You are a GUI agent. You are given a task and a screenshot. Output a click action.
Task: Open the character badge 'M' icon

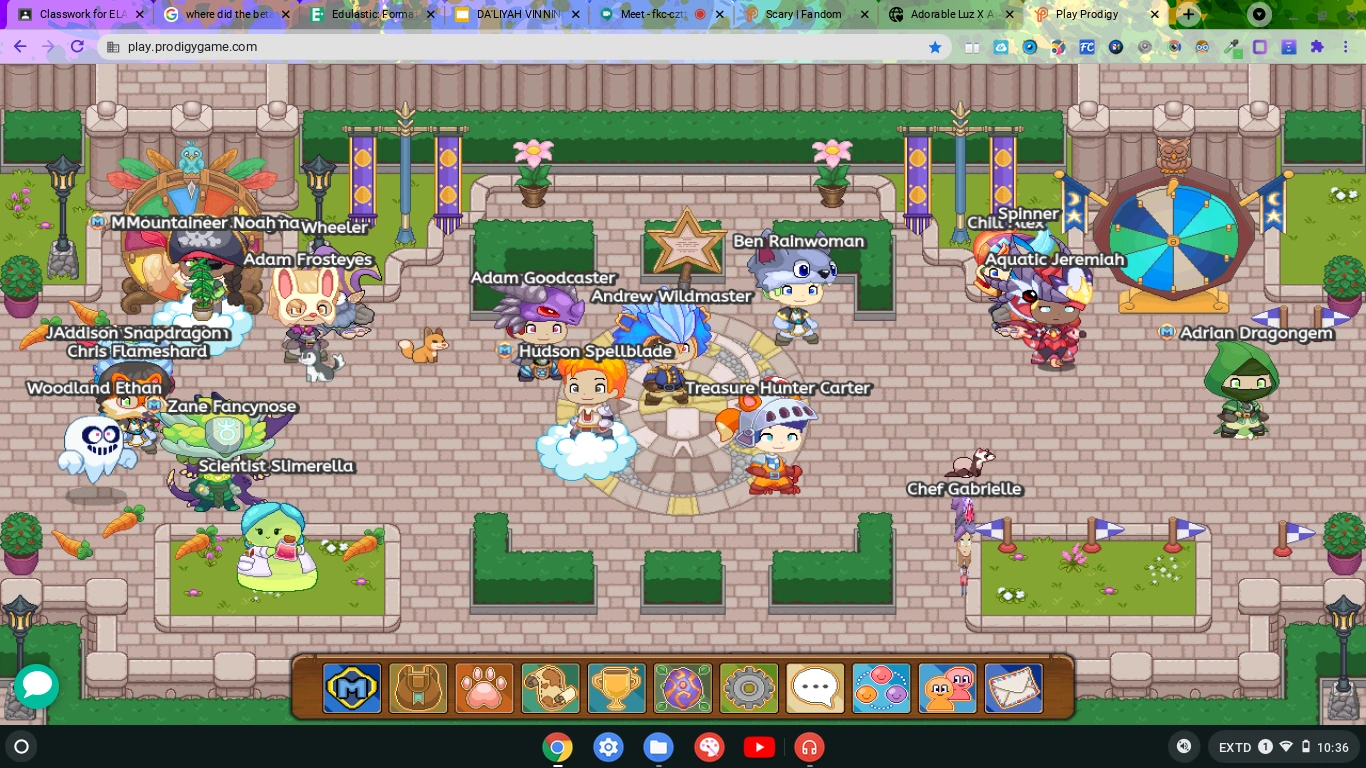click(352, 687)
